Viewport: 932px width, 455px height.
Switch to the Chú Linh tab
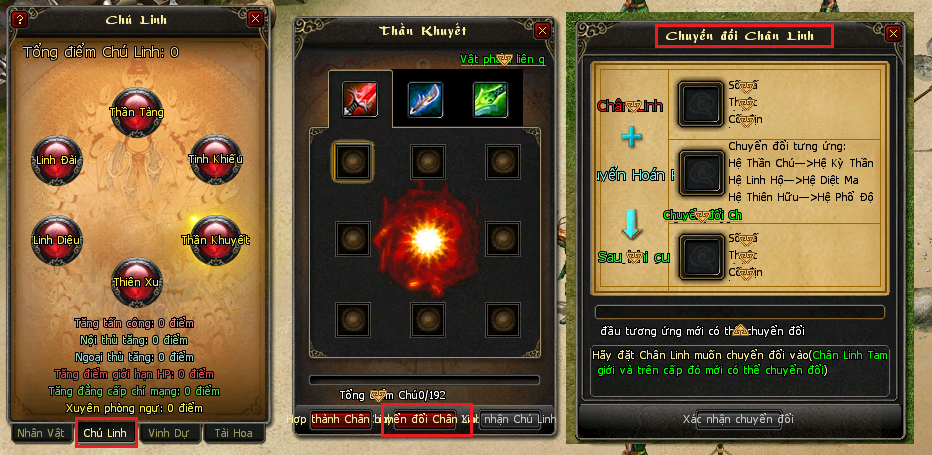pyautogui.click(x=106, y=433)
